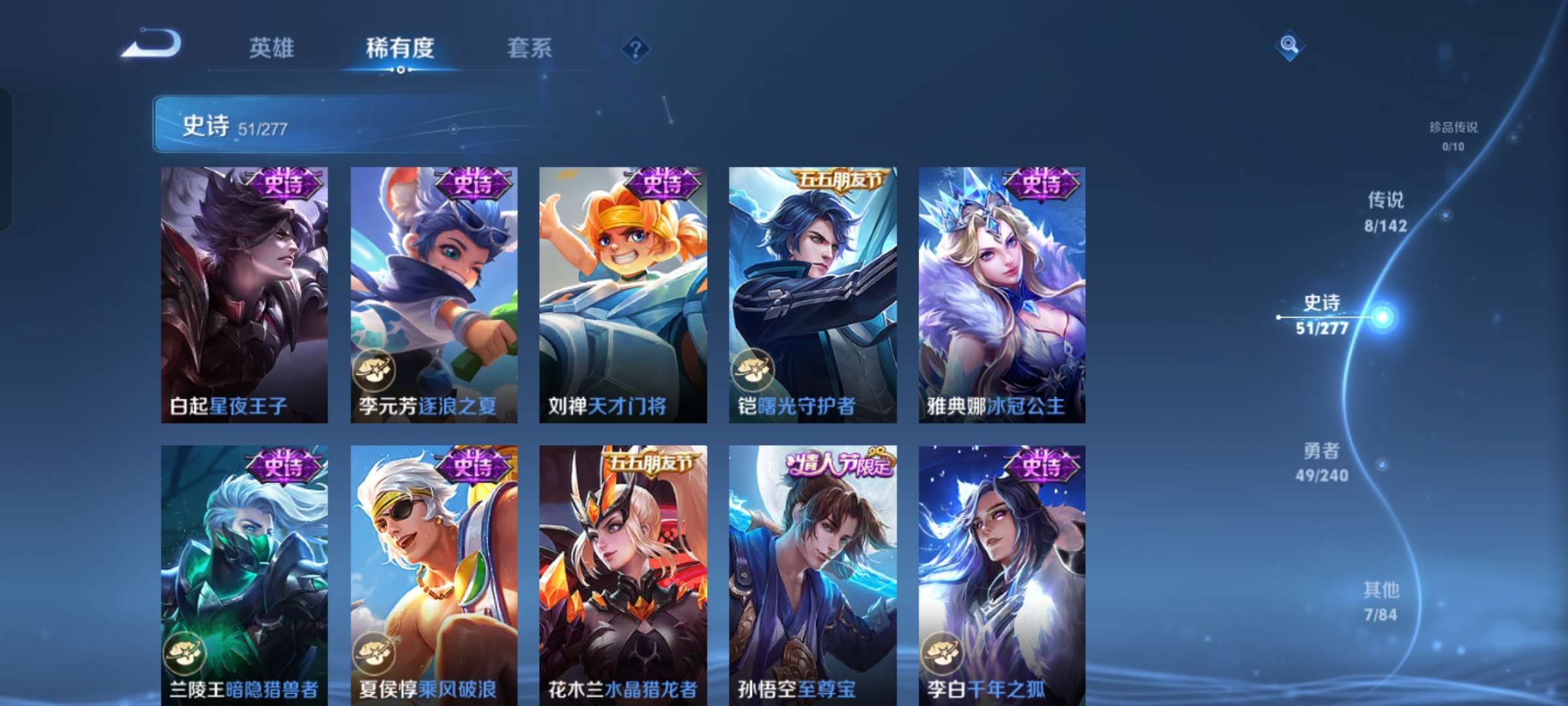Open the search magnifier icon
The width and height of the screenshot is (1568, 706).
[x=1289, y=48]
